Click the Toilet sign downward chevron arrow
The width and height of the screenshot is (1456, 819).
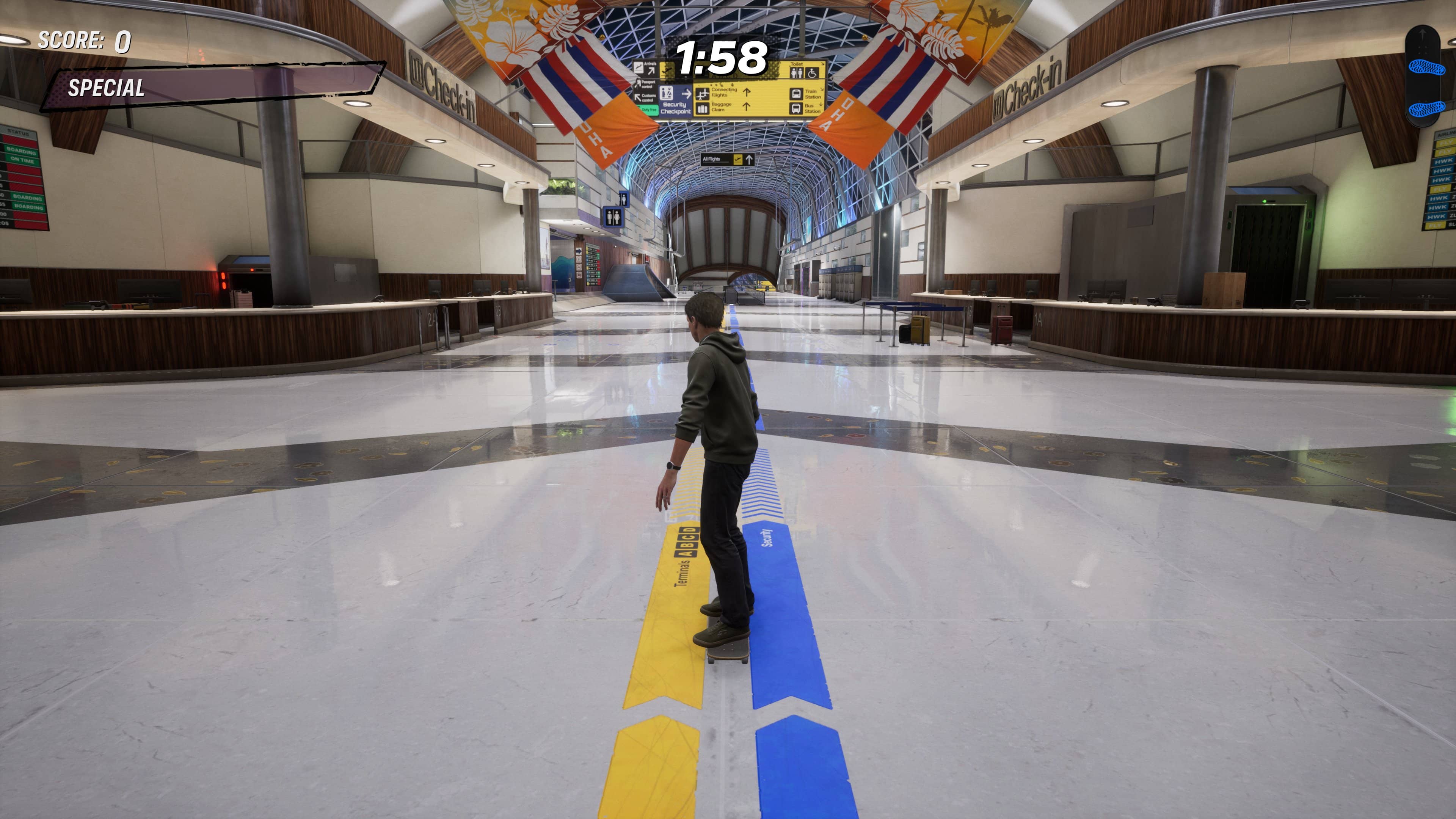822,64
